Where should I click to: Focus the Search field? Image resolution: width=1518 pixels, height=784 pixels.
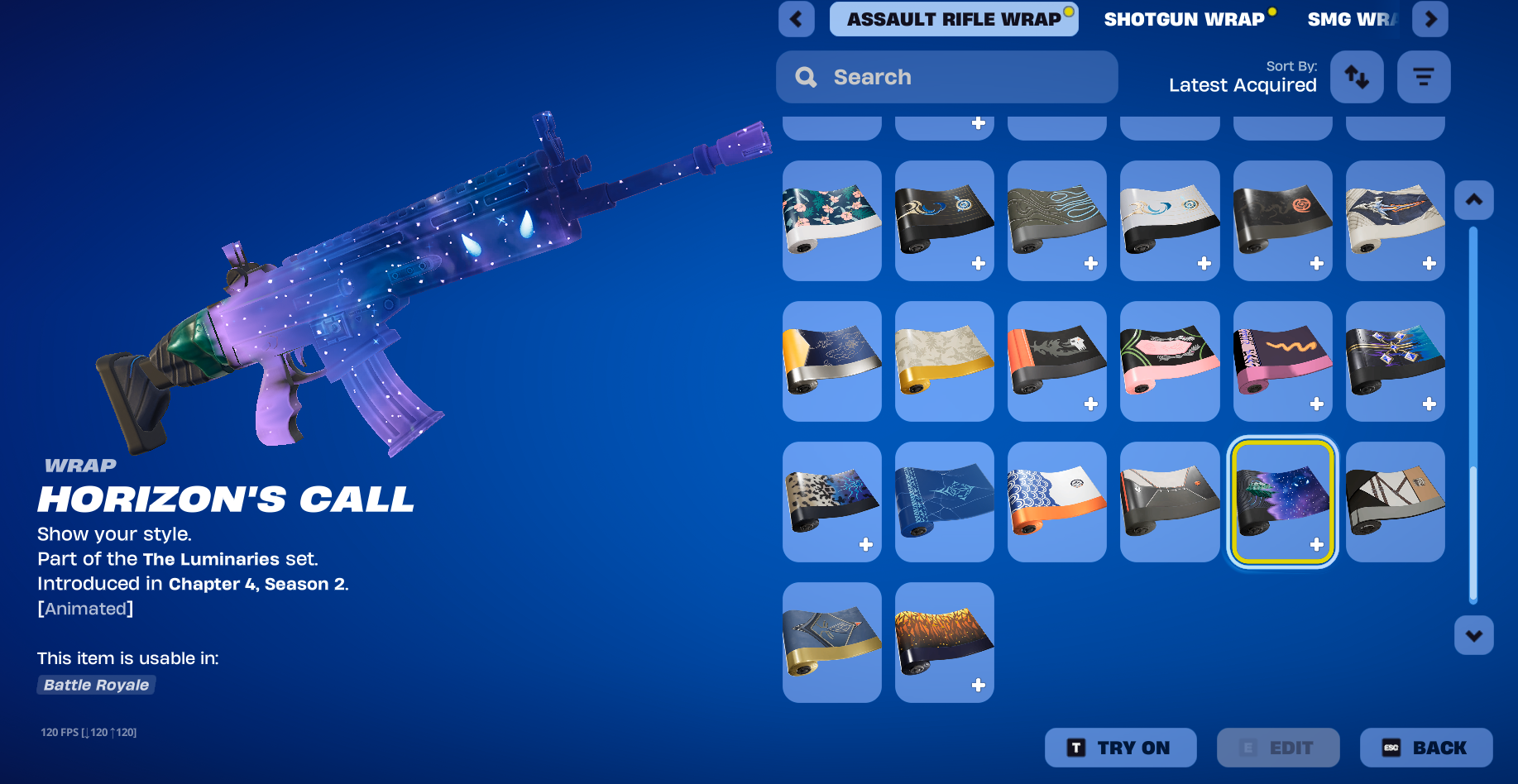click(x=946, y=77)
